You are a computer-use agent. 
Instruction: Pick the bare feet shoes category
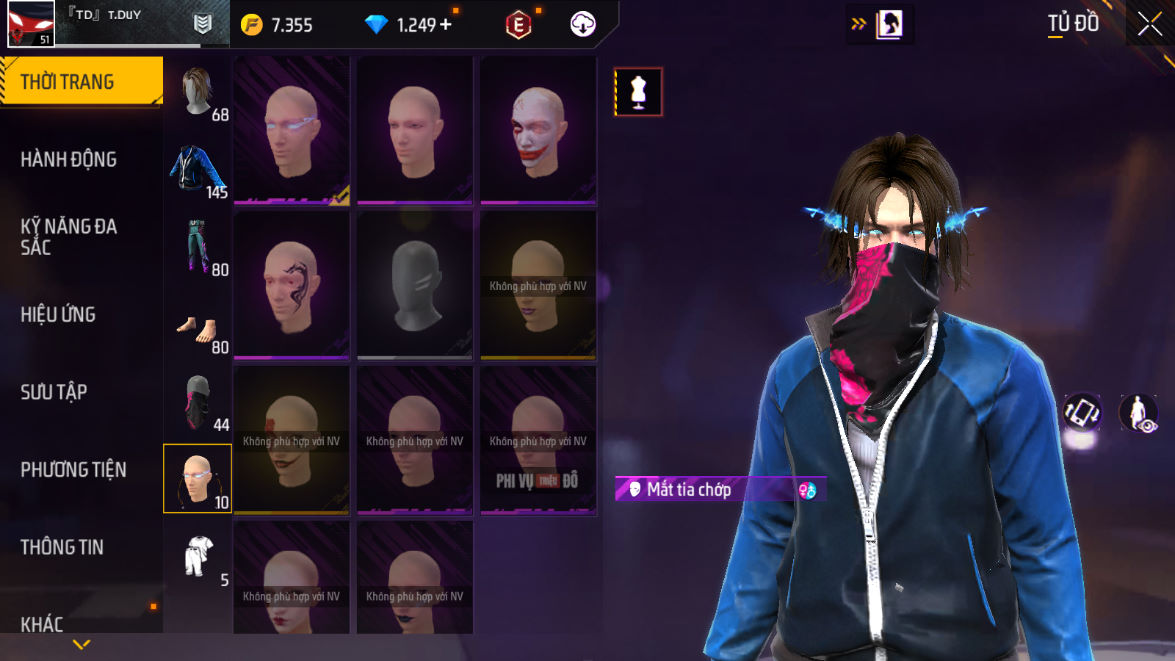(198, 324)
